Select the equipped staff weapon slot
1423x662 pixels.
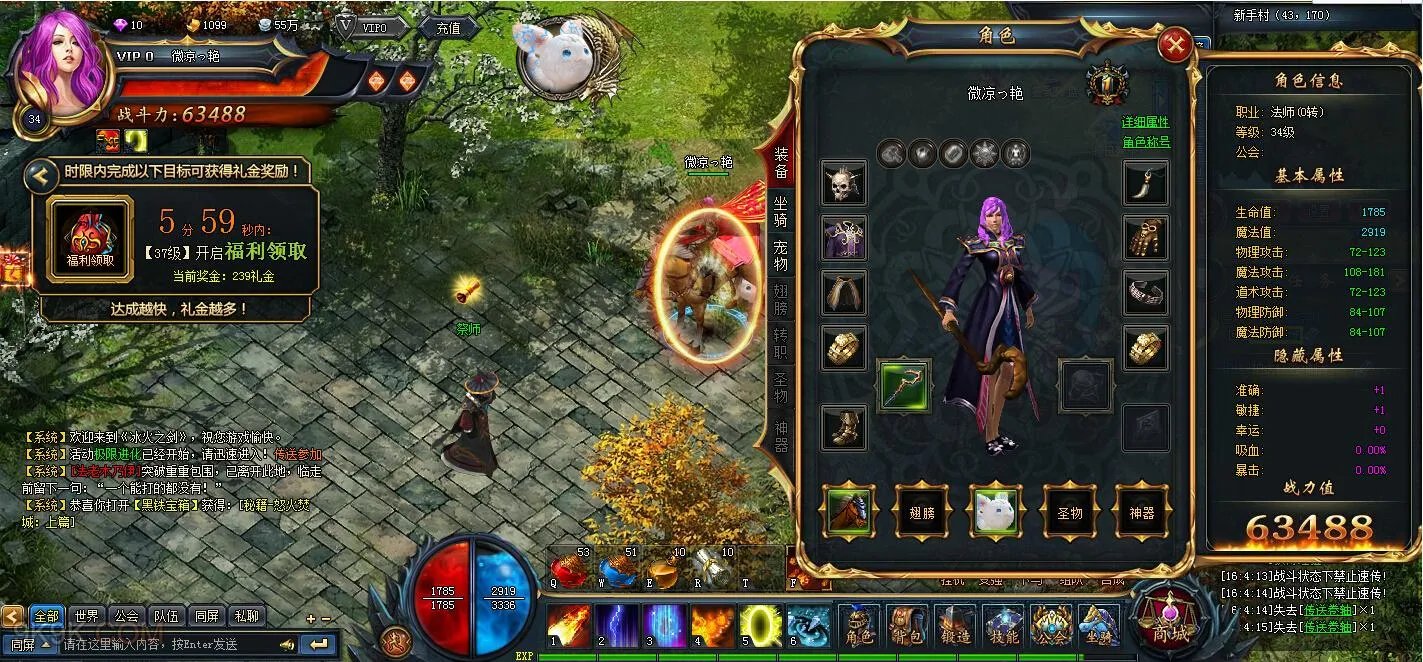click(x=904, y=386)
